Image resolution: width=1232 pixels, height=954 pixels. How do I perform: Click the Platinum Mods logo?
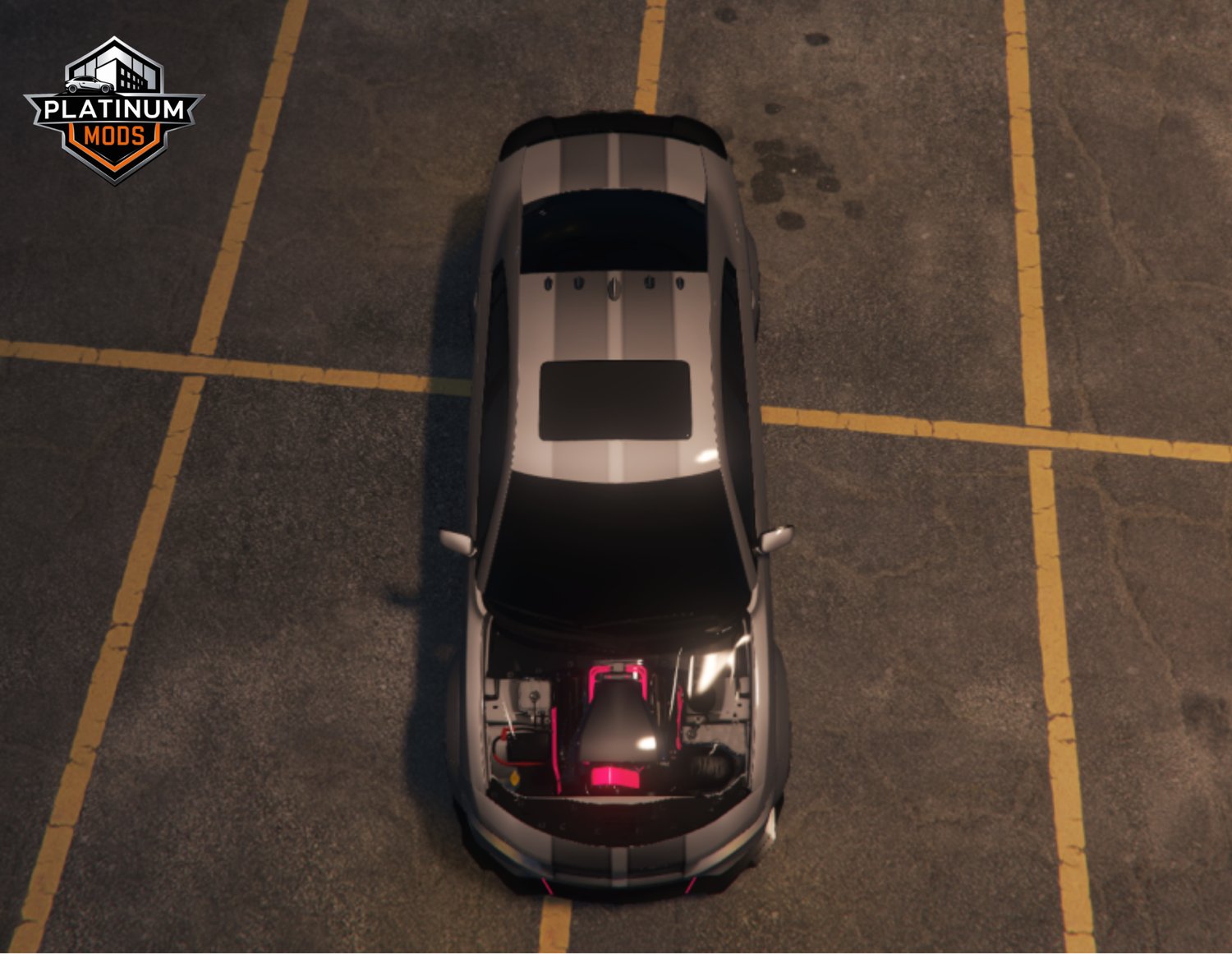coord(114,110)
